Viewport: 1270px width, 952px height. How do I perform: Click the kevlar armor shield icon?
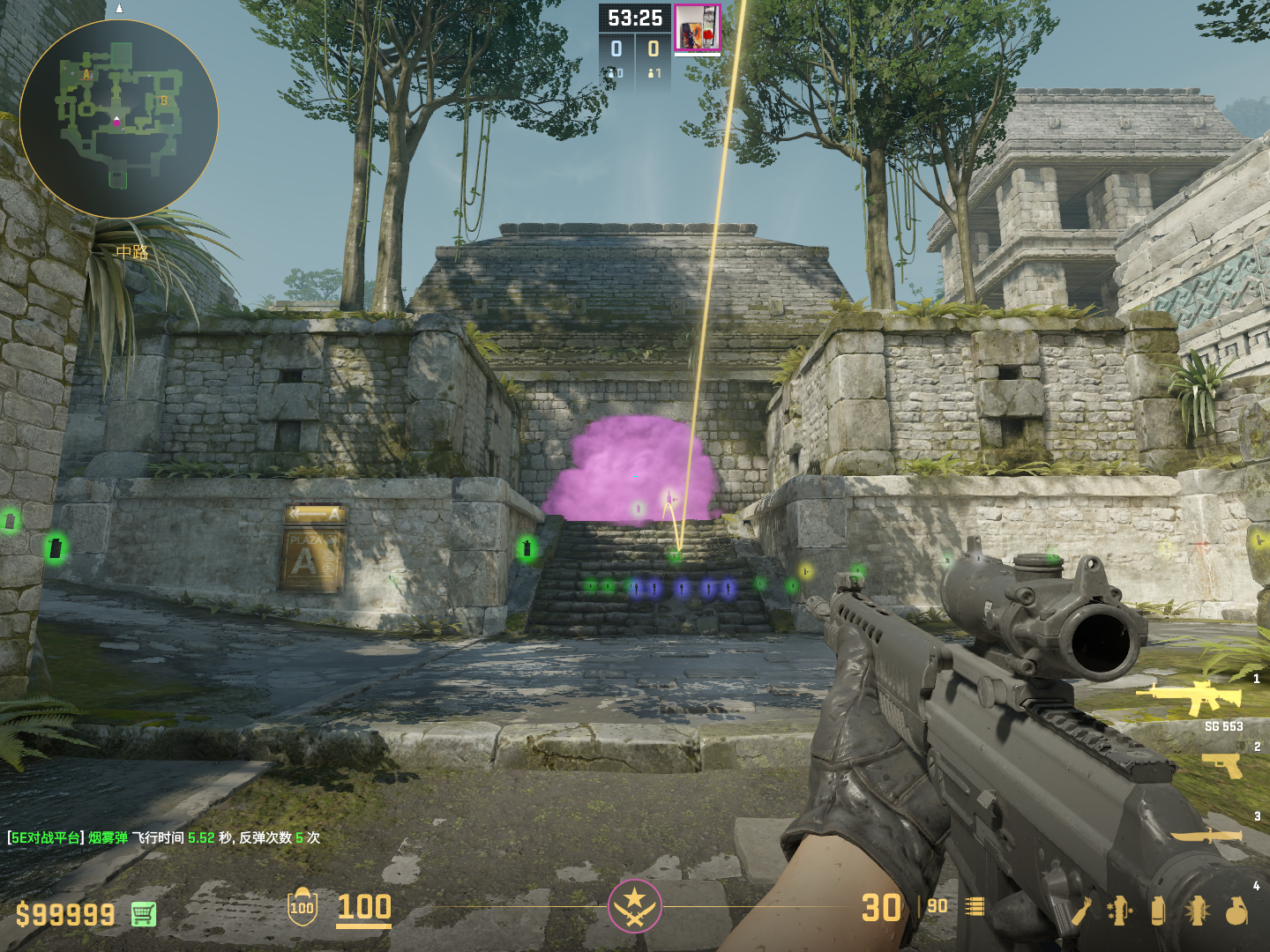303,907
